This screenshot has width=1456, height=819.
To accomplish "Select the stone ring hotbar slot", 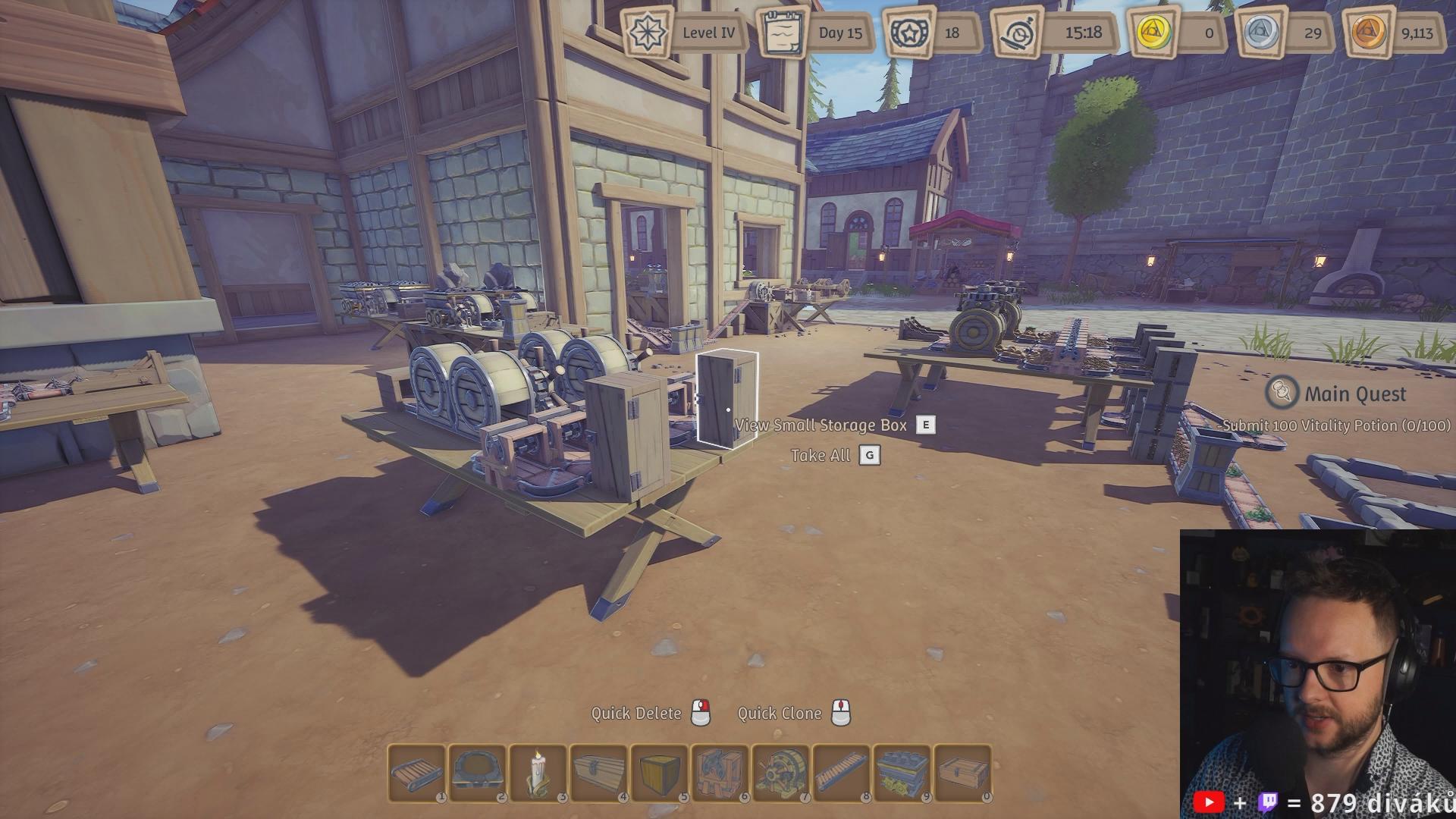I will [x=477, y=773].
